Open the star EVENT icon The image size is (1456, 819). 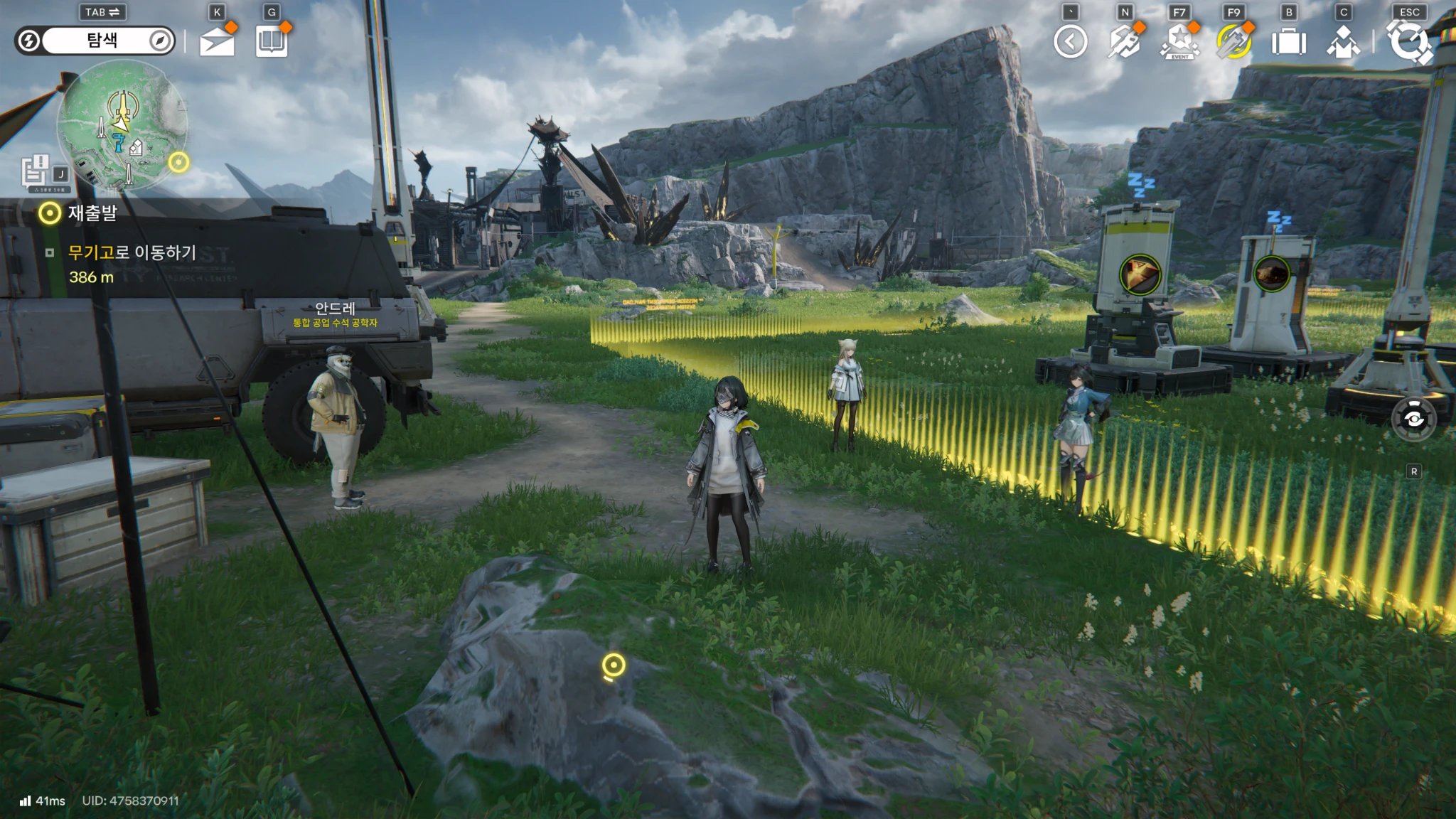click(1179, 42)
